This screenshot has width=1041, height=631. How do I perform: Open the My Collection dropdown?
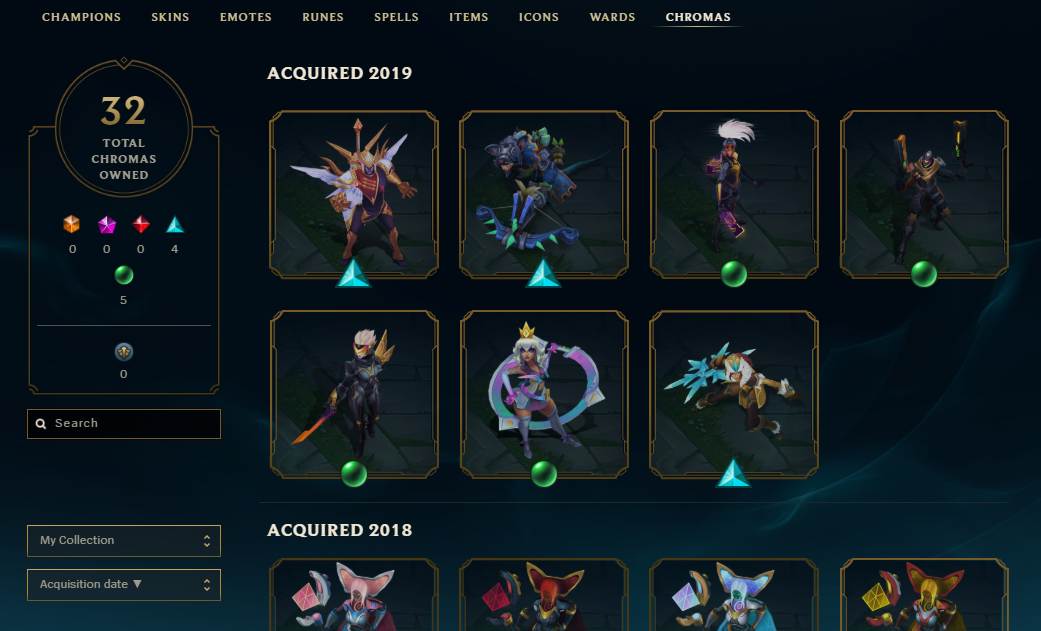(x=124, y=541)
